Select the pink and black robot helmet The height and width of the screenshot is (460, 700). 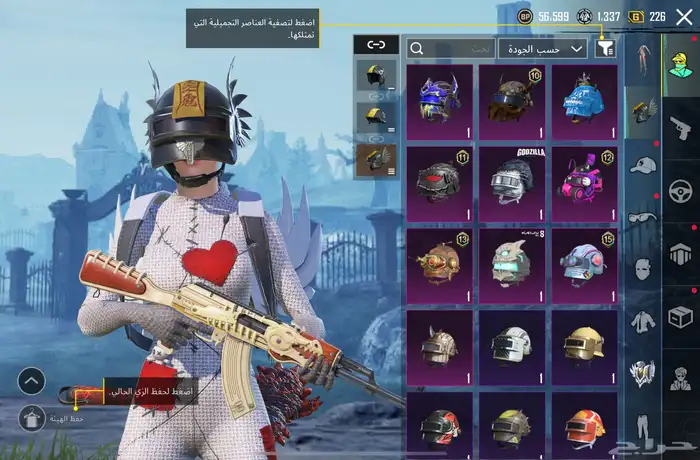click(584, 182)
